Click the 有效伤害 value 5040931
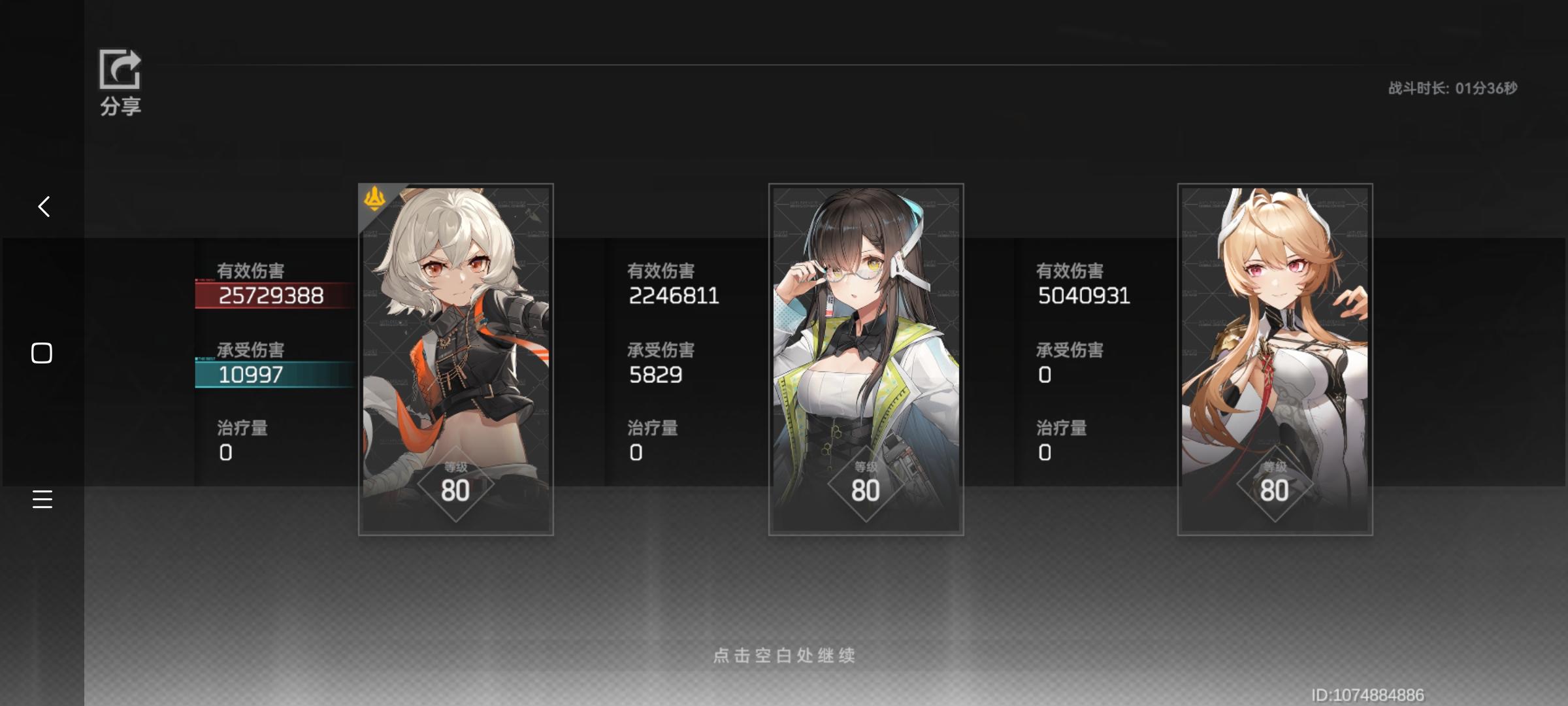This screenshot has height=706, width=1568. click(x=1083, y=294)
